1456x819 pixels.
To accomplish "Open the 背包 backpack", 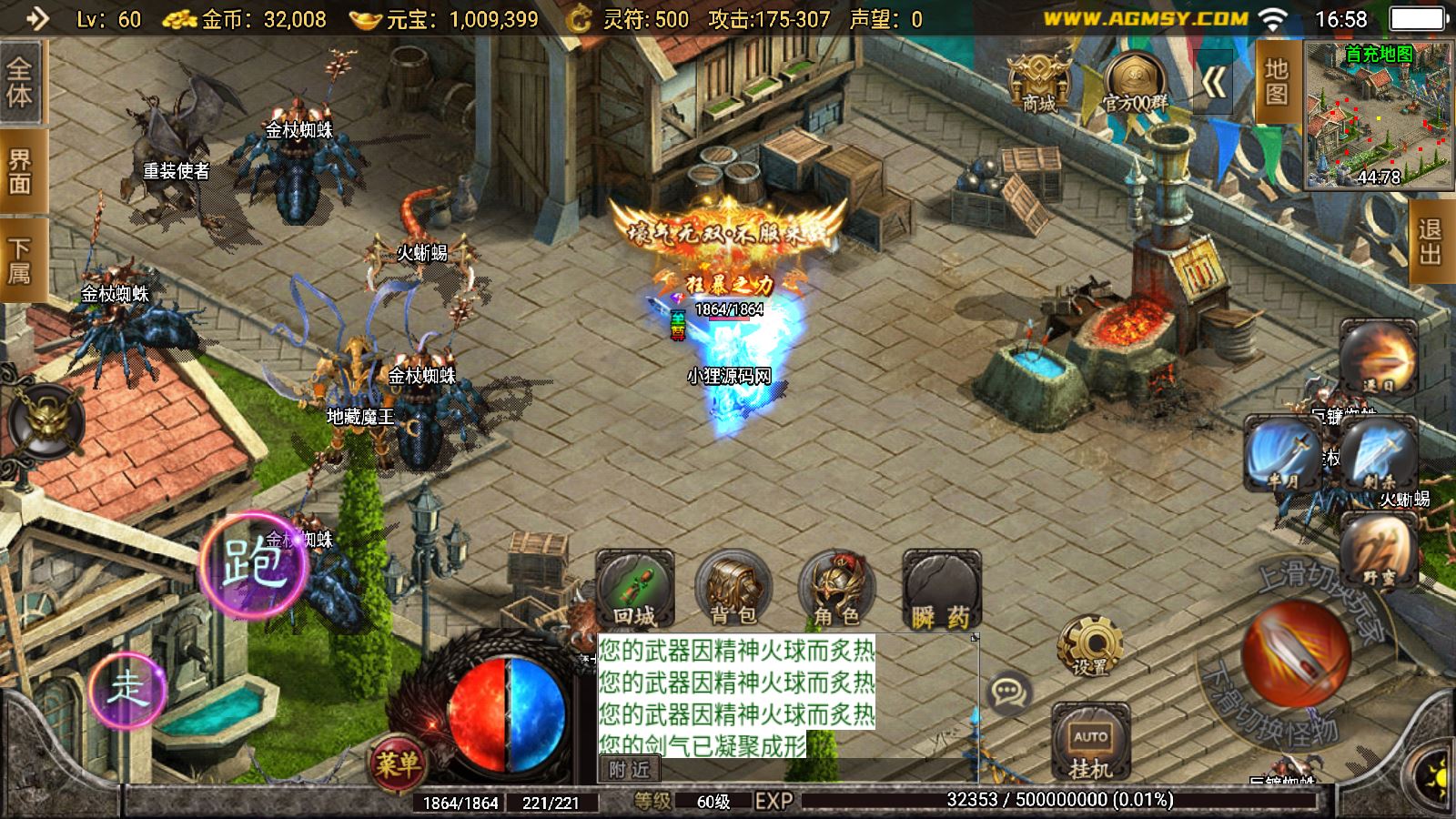I will tap(733, 590).
